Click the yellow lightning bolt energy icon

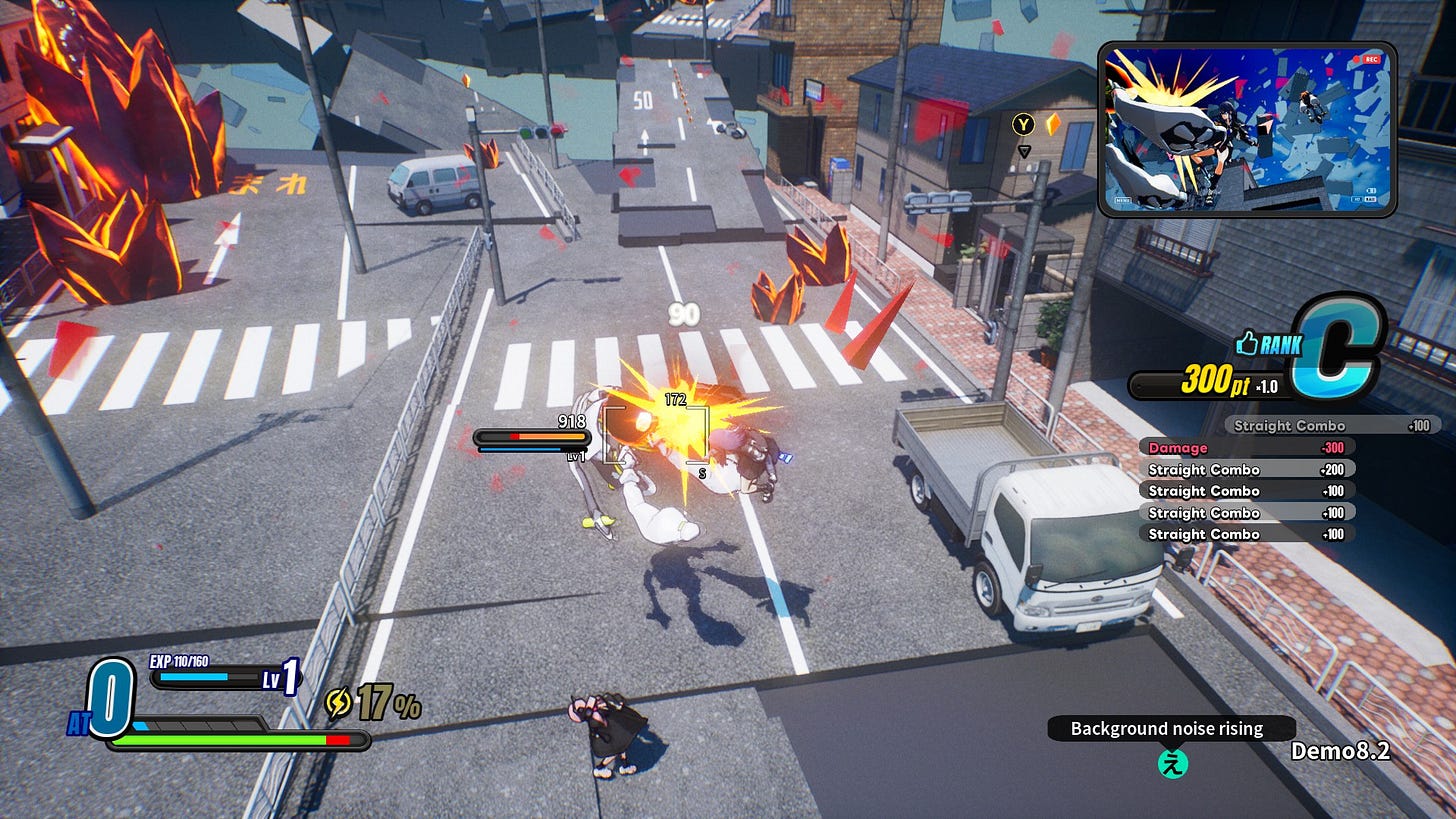pos(338,704)
